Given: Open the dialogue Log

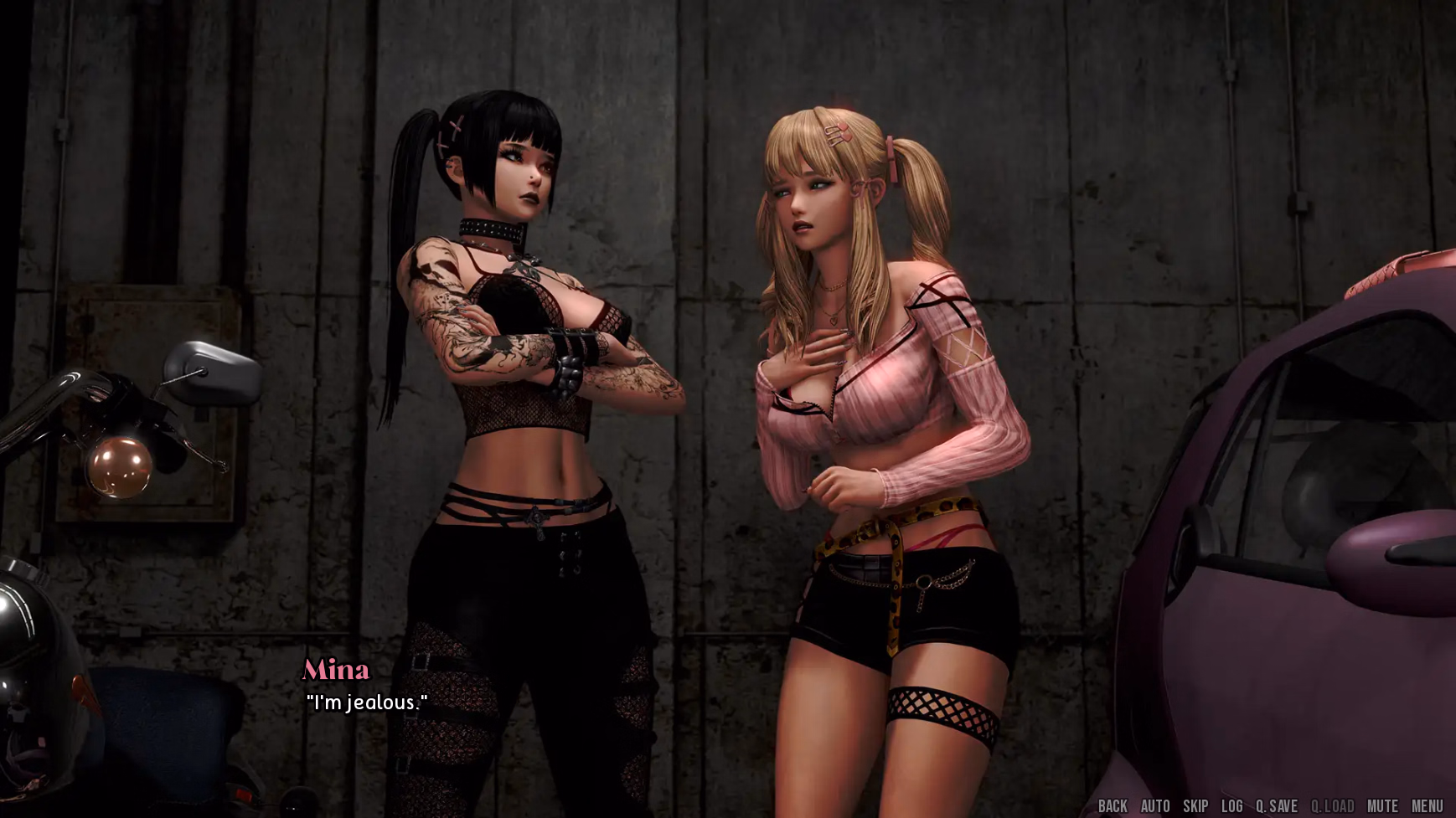Looking at the screenshot, I should tap(1231, 806).
